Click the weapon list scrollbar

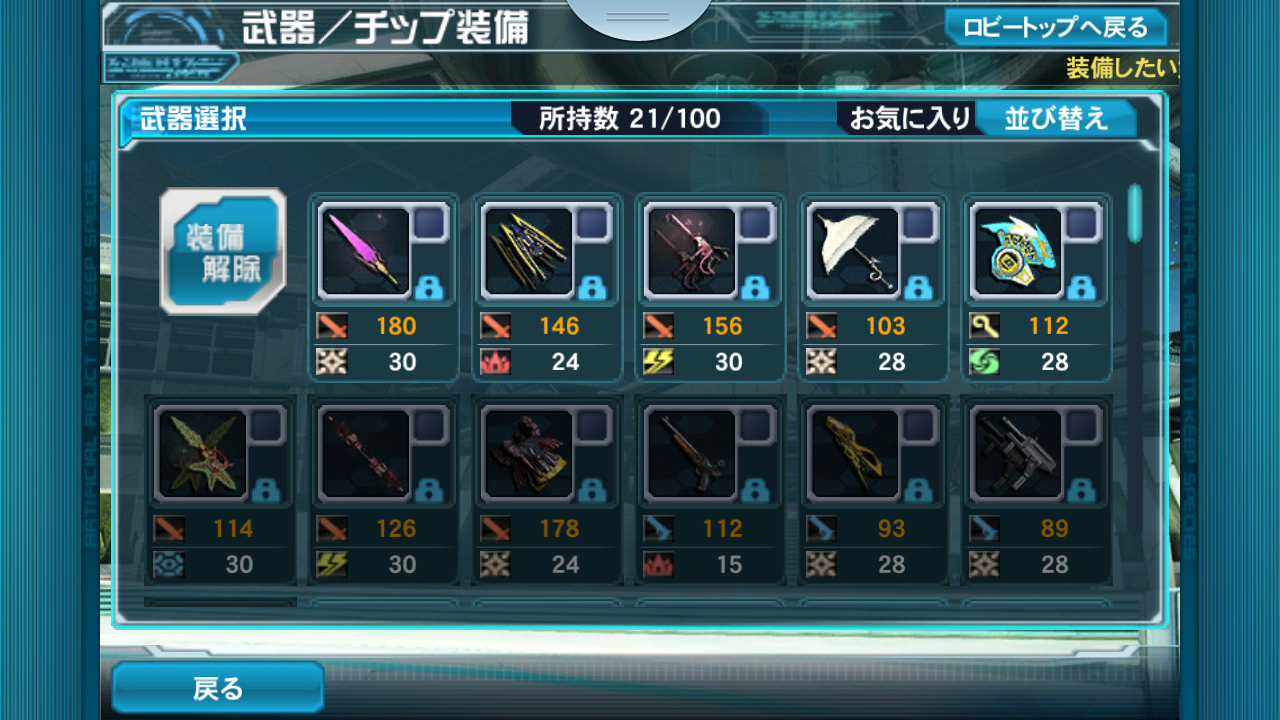pyautogui.click(x=1134, y=213)
